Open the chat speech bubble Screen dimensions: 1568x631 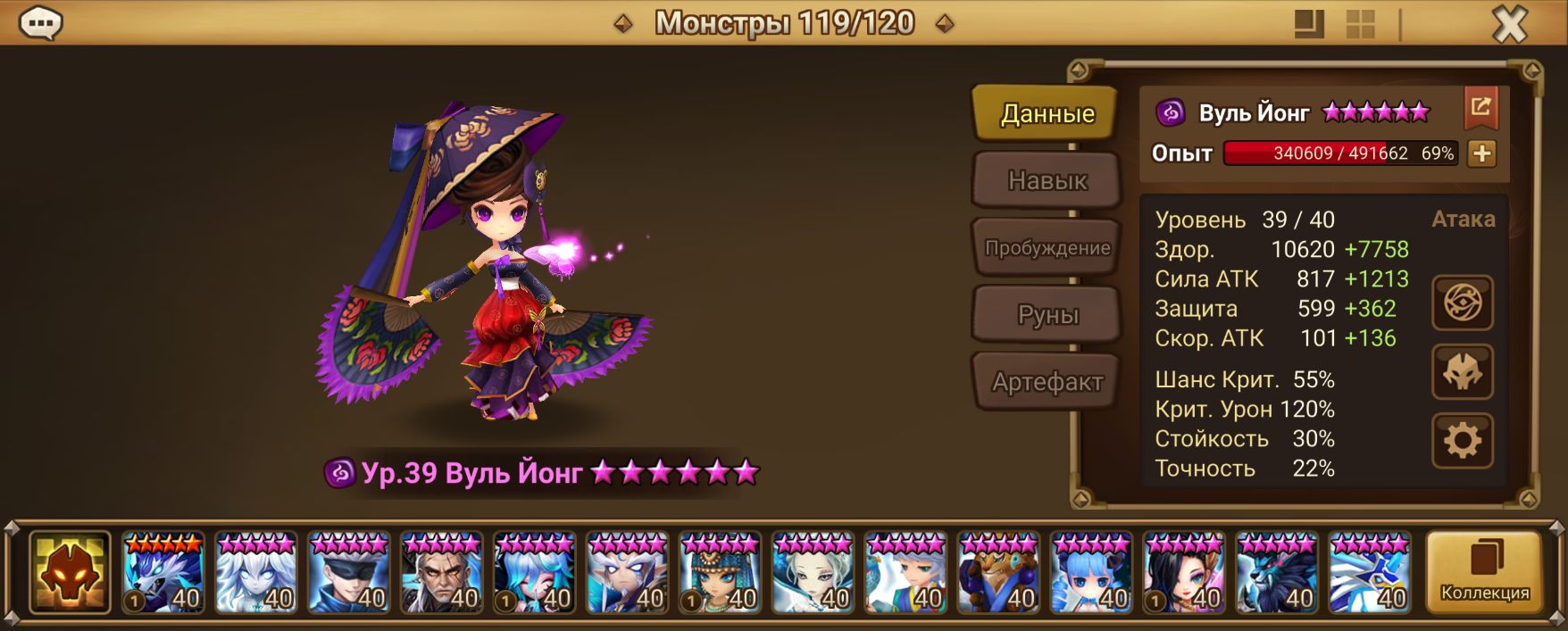[40, 24]
